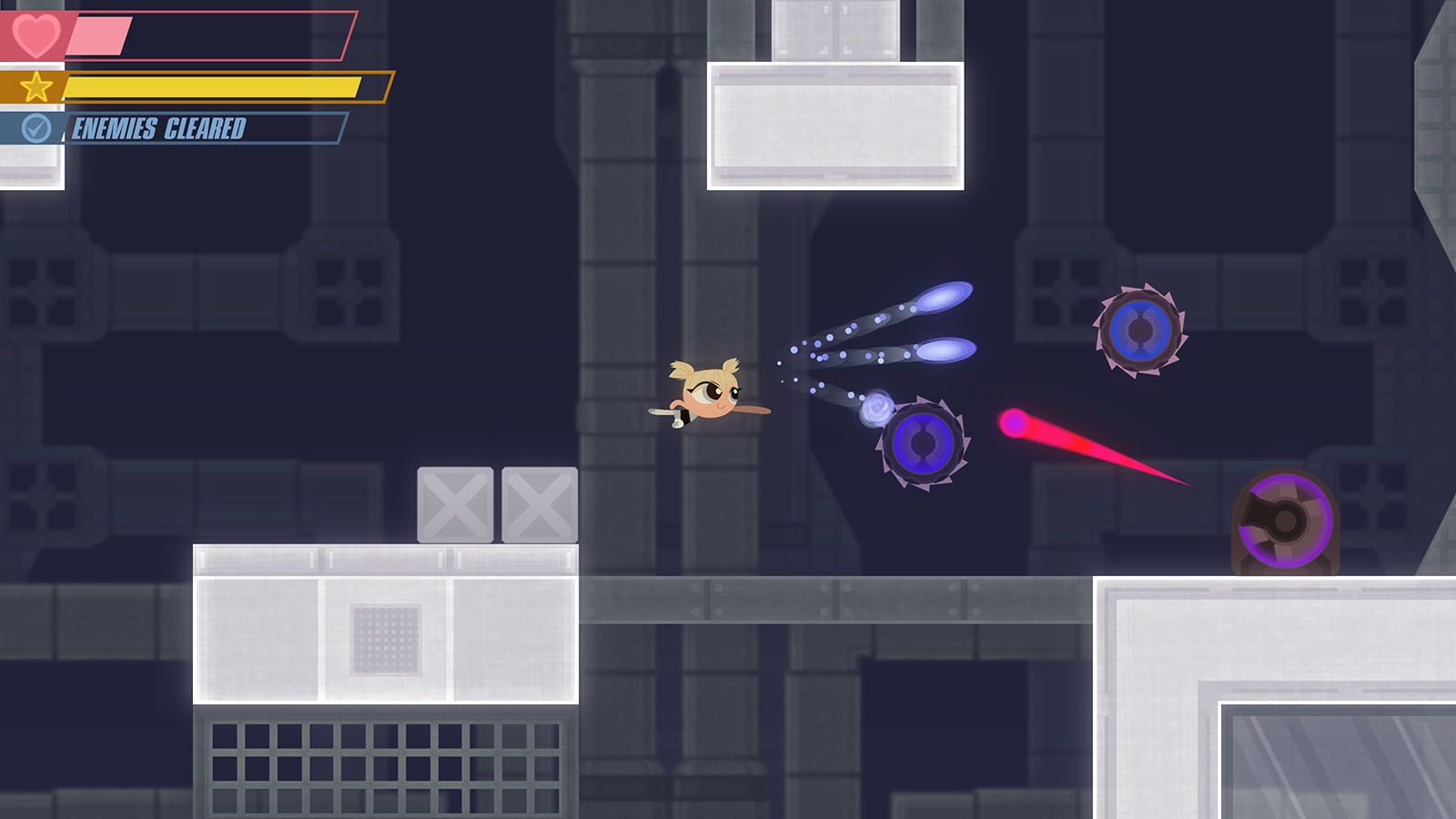This screenshot has height=819, width=1456.
Task: Select the star icon in the HUD
Action: click(x=36, y=86)
